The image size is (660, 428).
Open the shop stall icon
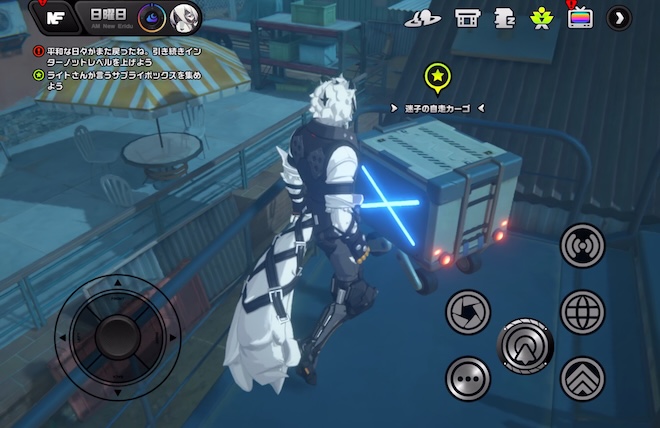coord(467,17)
